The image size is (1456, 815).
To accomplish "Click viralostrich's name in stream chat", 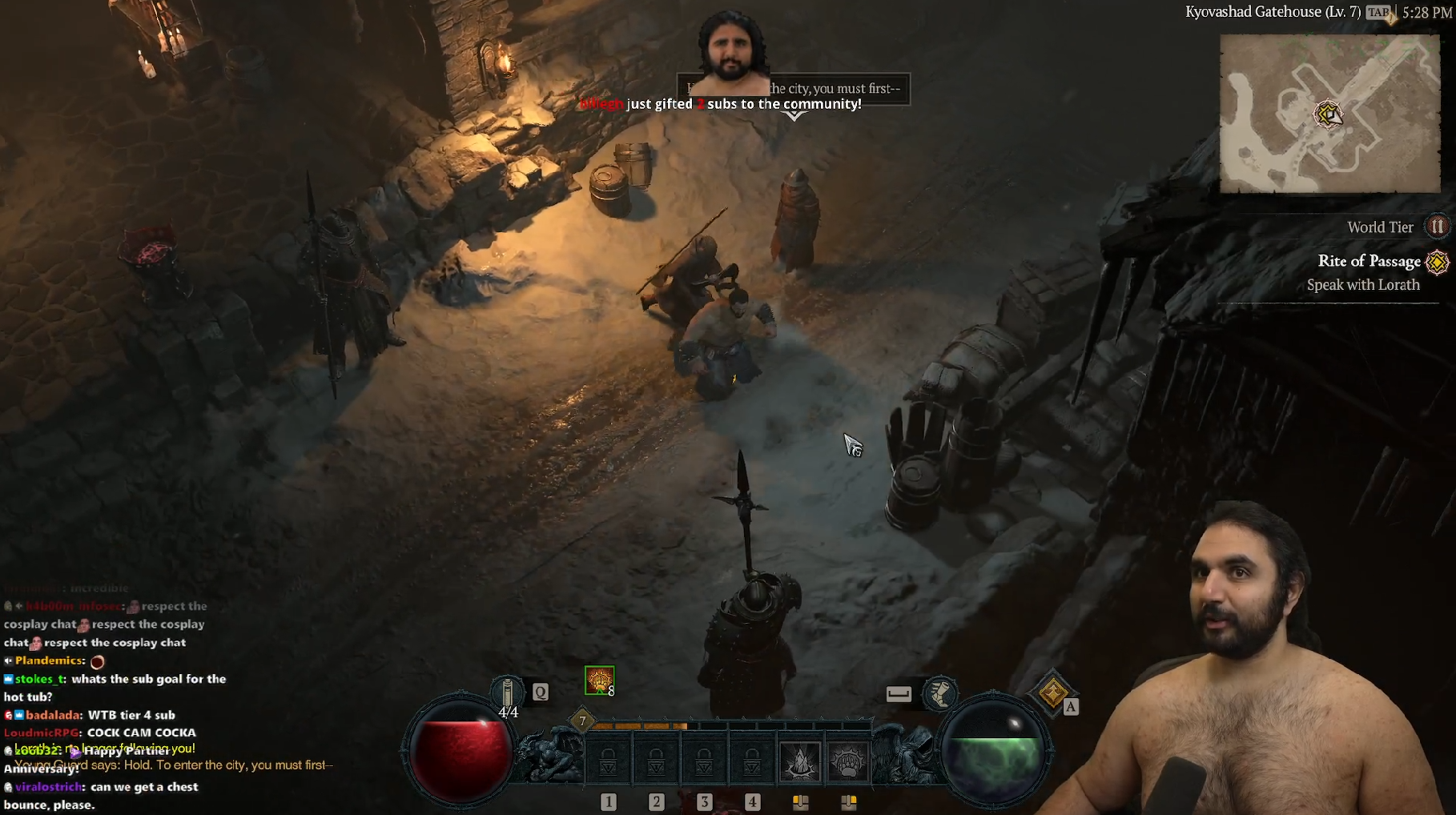I will [48, 787].
